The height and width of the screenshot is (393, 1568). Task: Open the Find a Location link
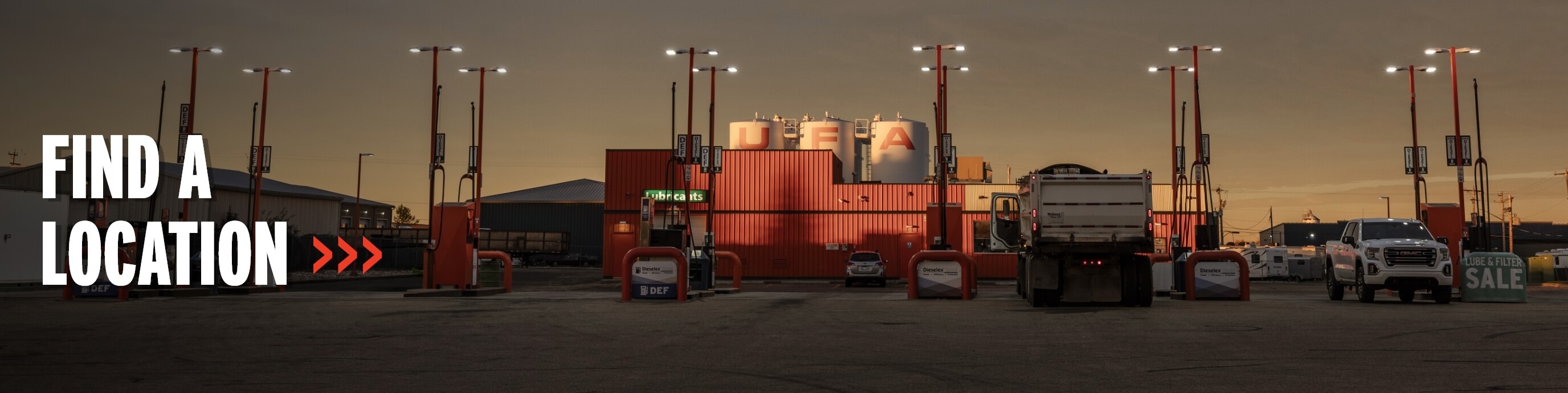(163, 210)
